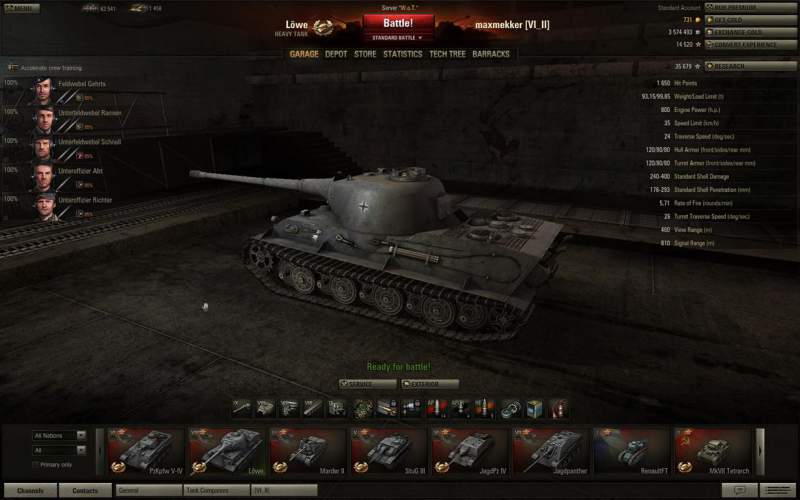Open the Menu button
Viewport: 800px width, 500px height.
click(x=20, y=8)
